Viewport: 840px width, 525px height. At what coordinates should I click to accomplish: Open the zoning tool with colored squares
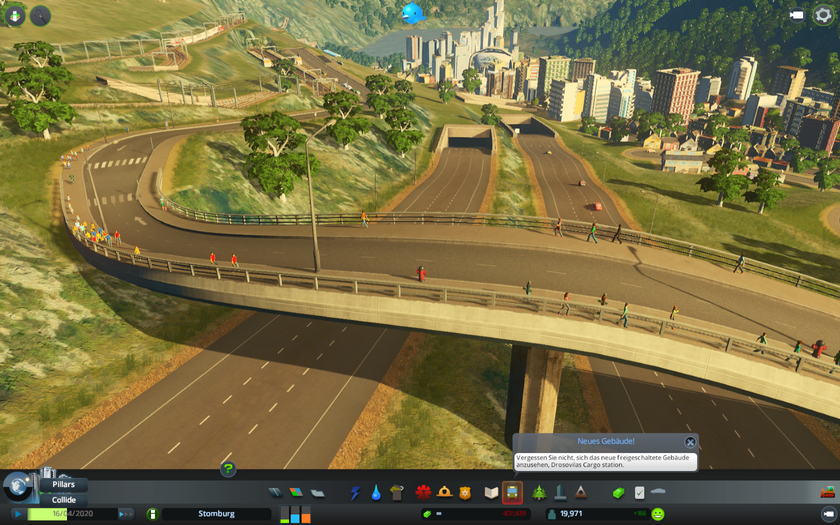coord(296,493)
